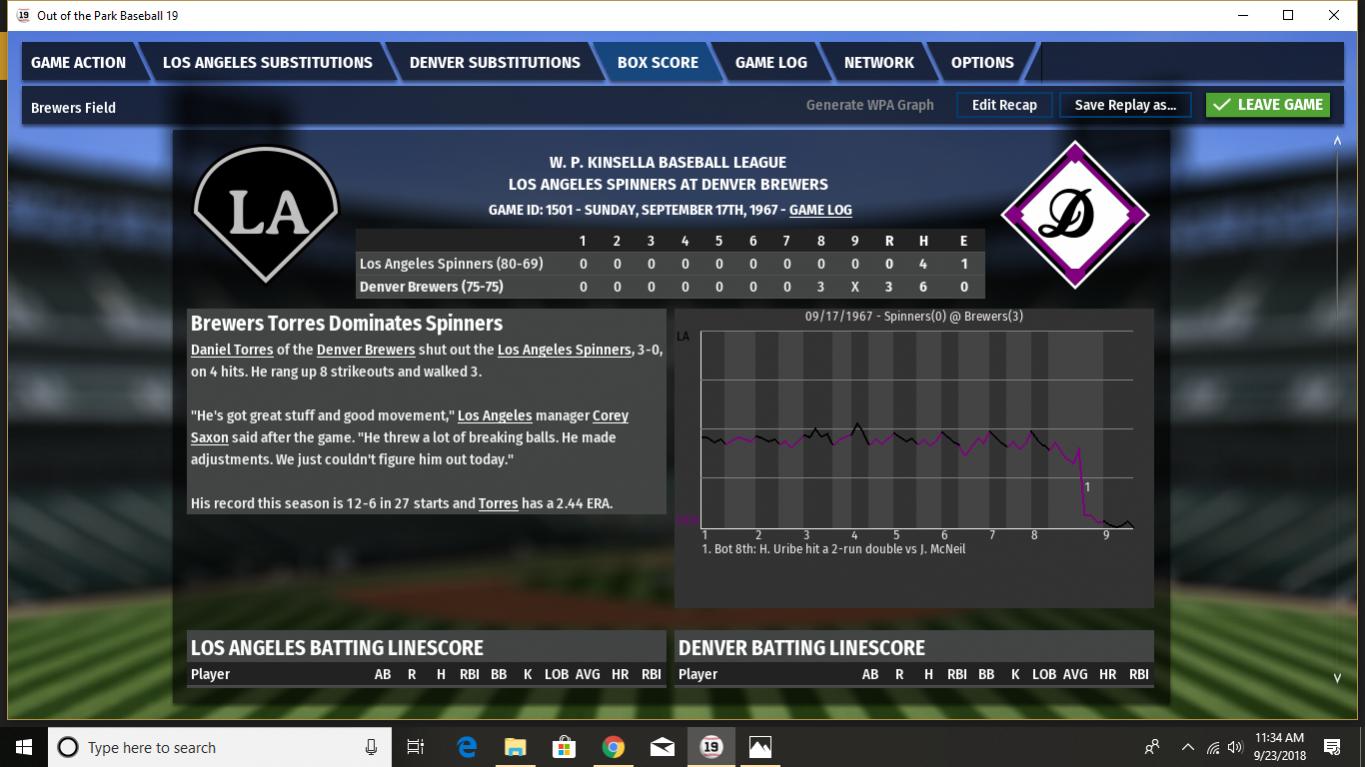The image size is (1365, 767).
Task: Click the Denver Brewers team link in recap
Action: pos(366,350)
